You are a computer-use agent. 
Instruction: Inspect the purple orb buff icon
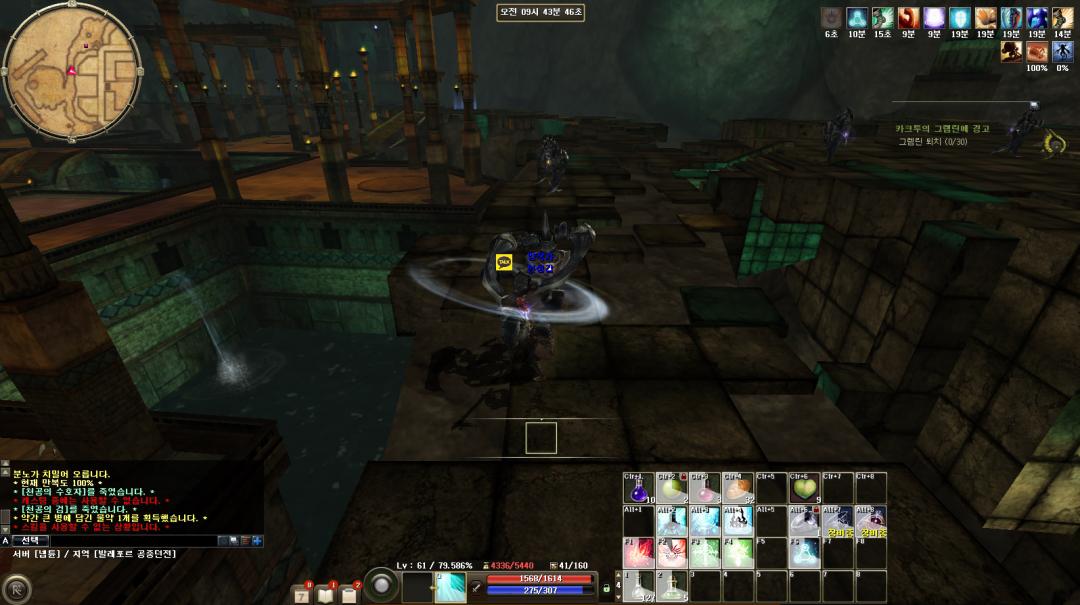click(934, 17)
